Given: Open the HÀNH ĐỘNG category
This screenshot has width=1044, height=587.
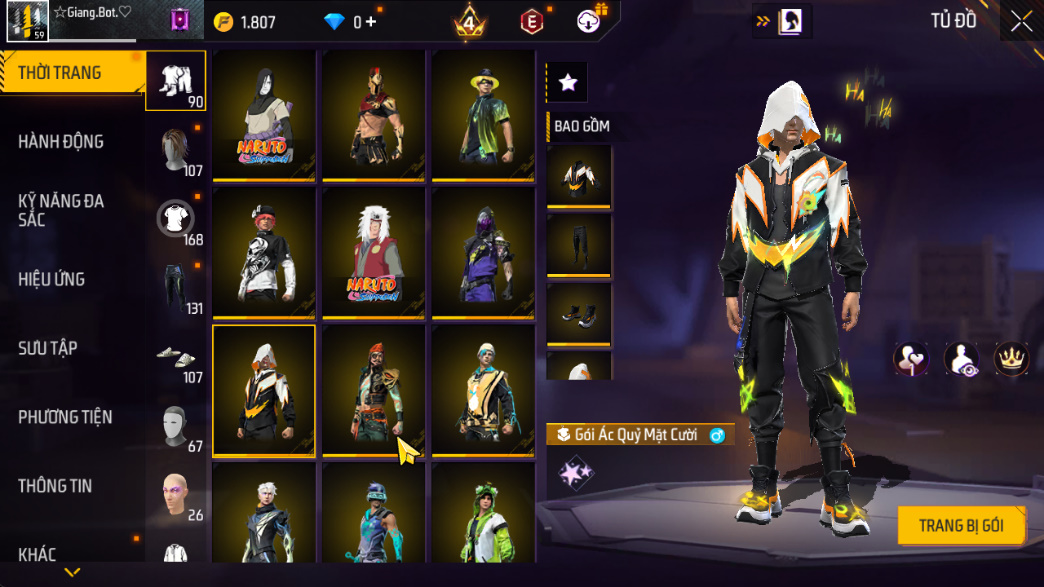Looking at the screenshot, I should (62, 142).
